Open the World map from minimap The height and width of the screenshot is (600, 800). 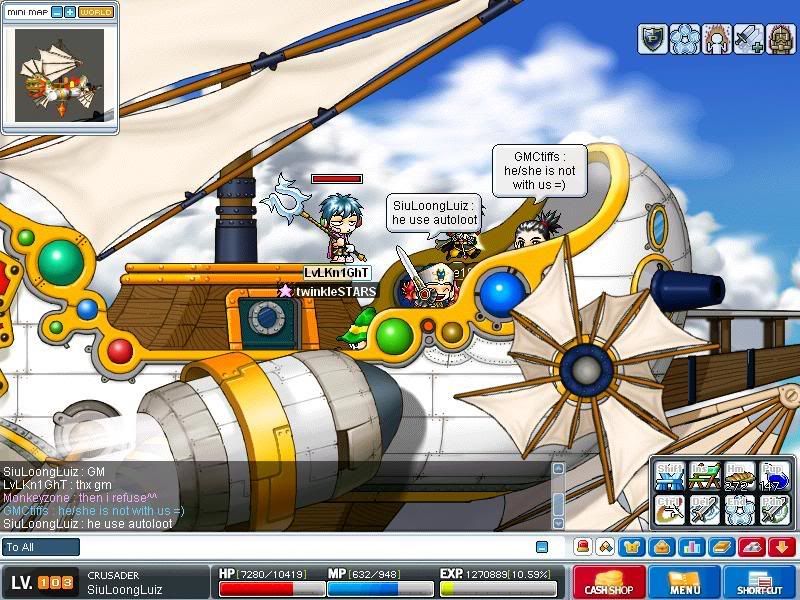(96, 12)
